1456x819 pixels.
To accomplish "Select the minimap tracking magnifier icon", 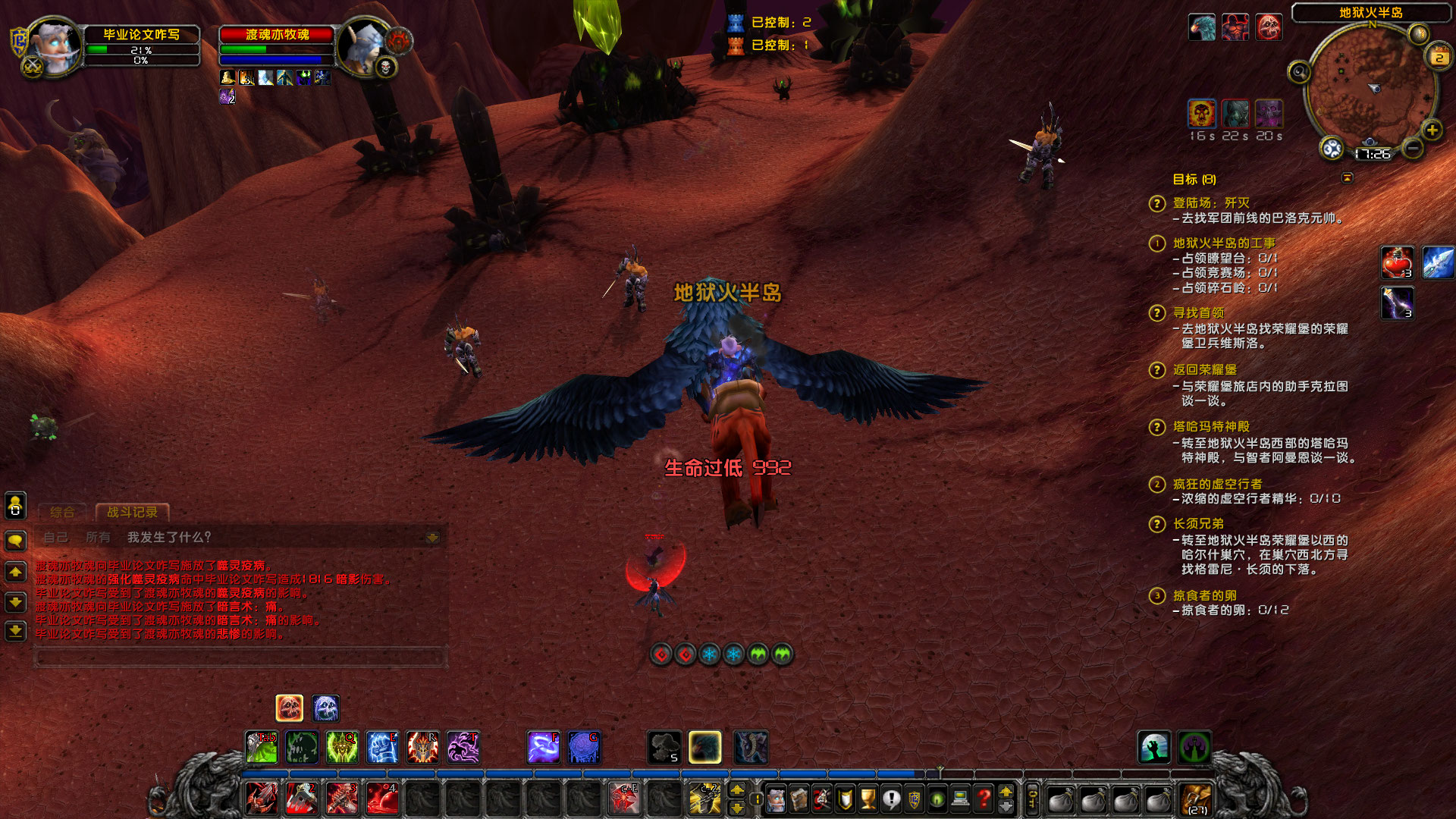I will 1299,72.
